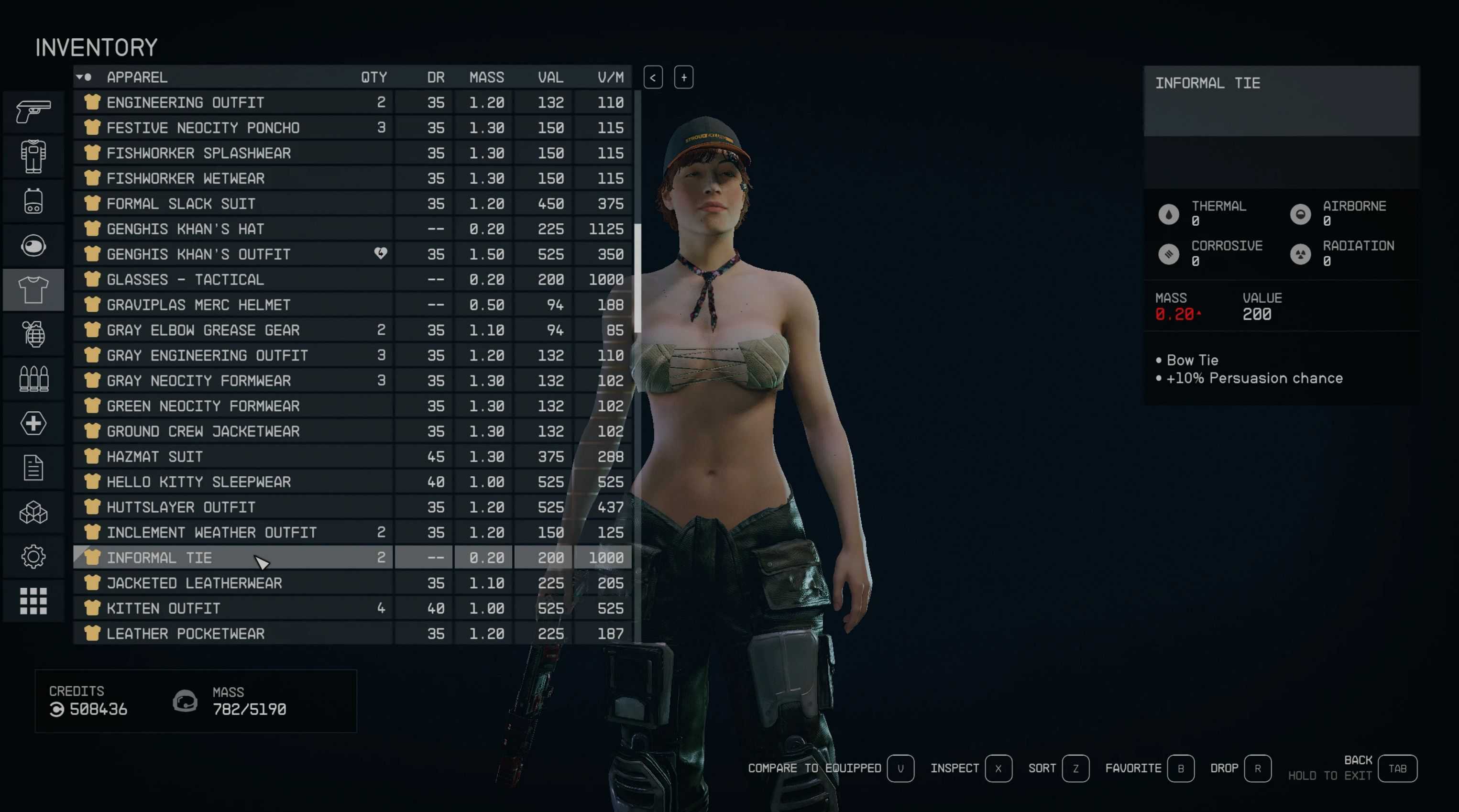Open the helmets category tab
This screenshot has width=1459, height=812.
[x=33, y=245]
